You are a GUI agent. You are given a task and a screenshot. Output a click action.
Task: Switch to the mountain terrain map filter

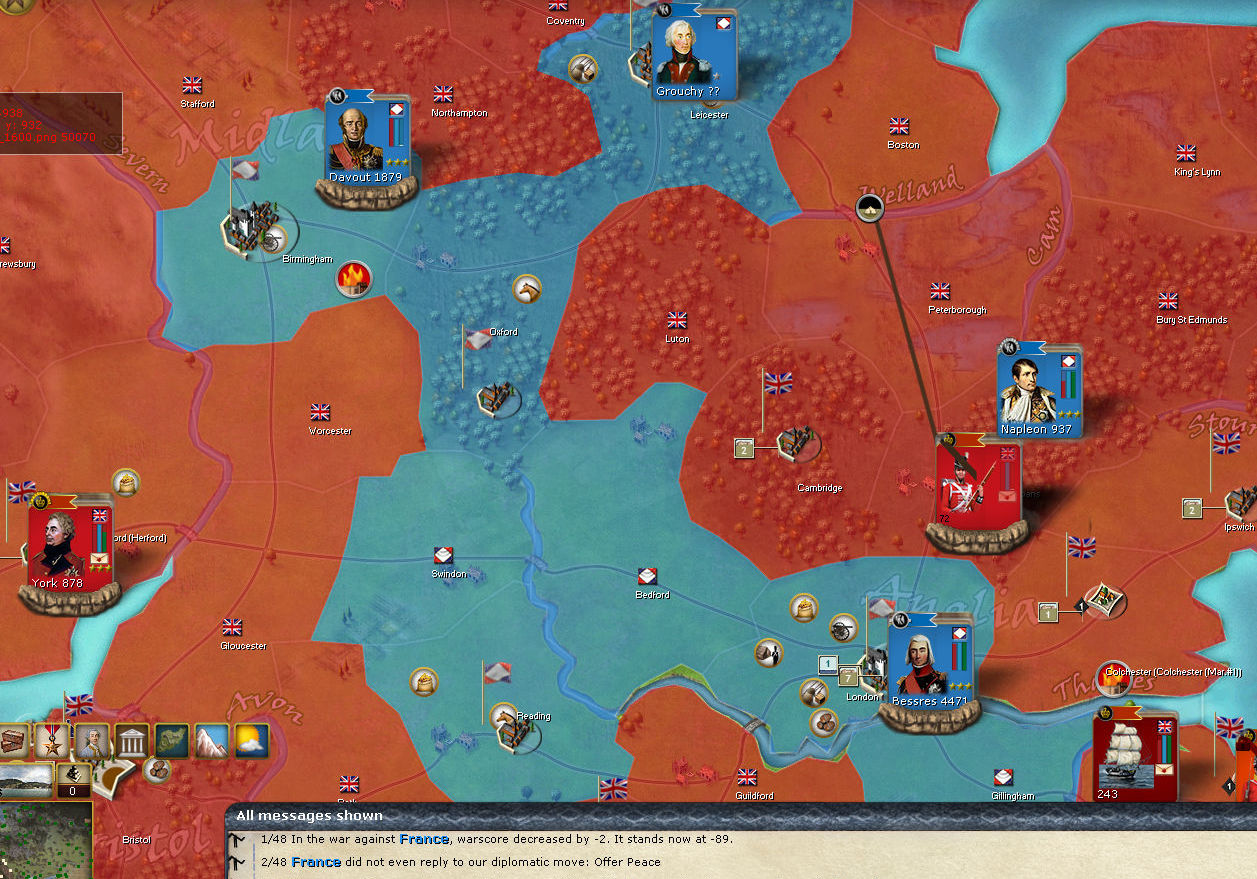[x=212, y=741]
